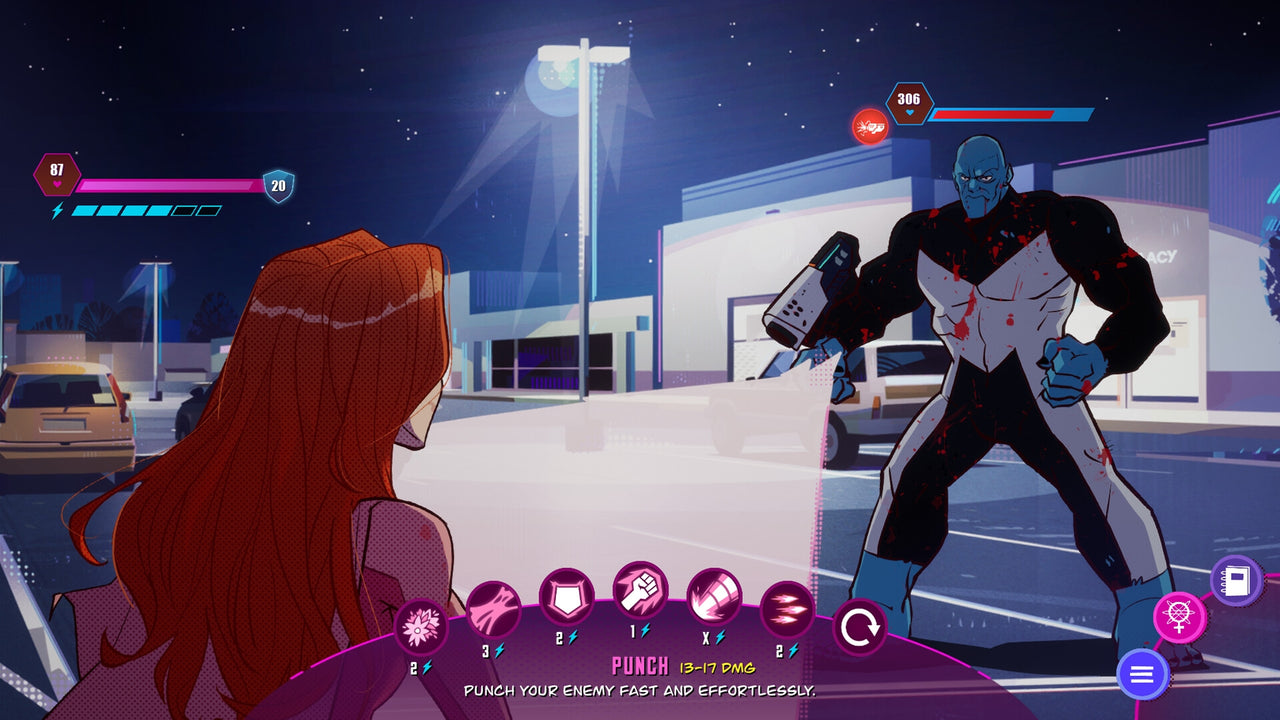Click the female symbol power icon
1280x720 pixels.
[1181, 617]
